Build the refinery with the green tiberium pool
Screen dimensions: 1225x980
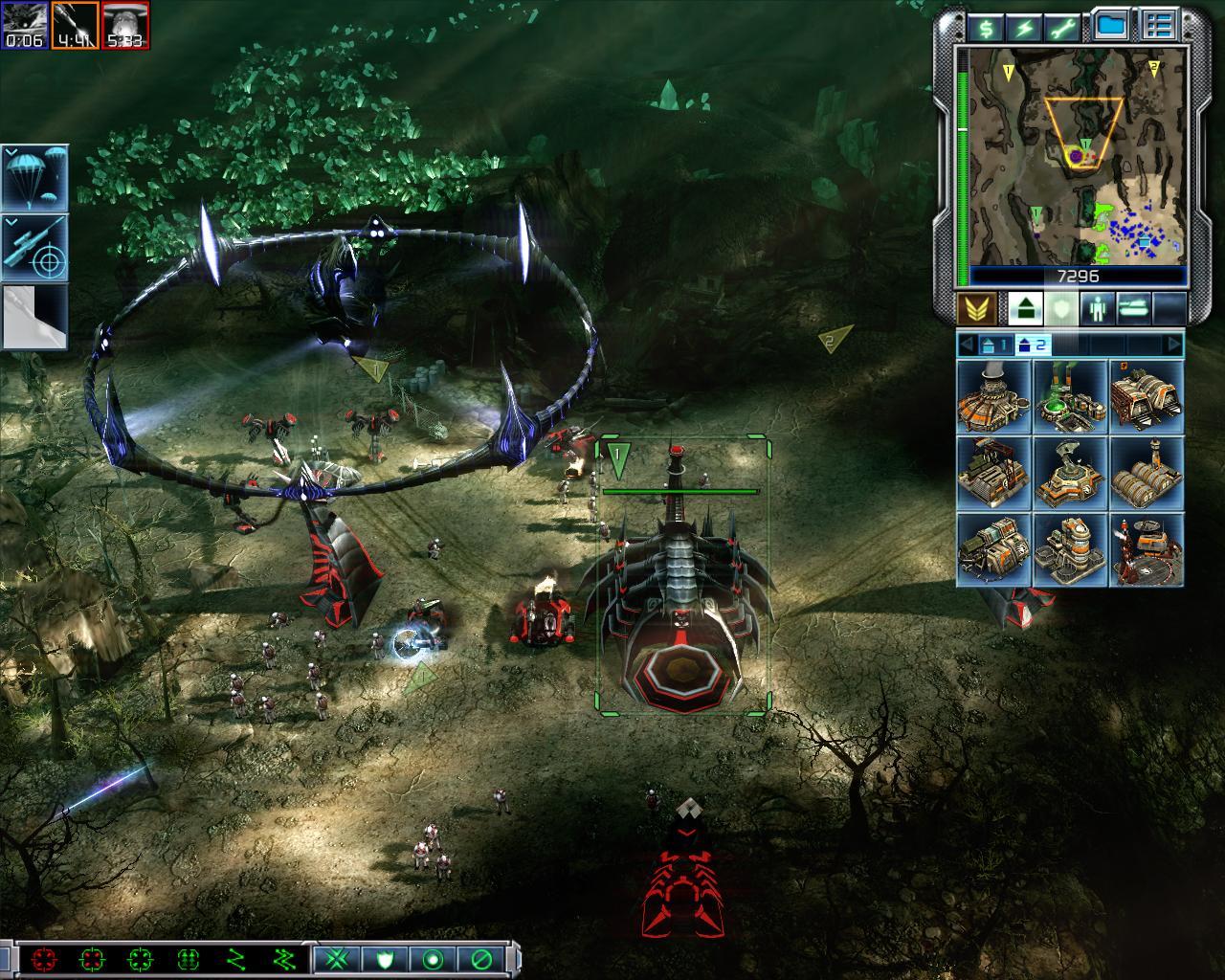1070,396
